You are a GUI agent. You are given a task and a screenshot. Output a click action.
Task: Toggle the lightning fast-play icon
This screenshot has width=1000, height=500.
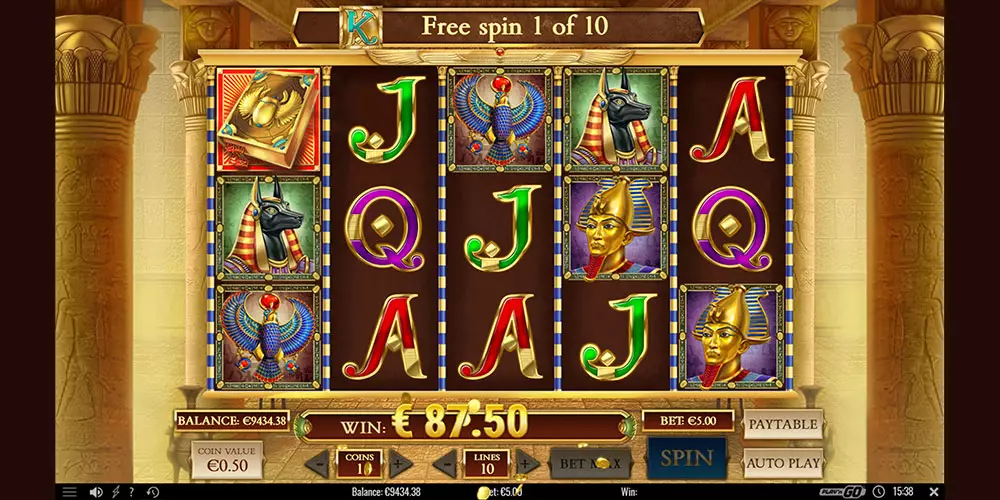tap(115, 492)
